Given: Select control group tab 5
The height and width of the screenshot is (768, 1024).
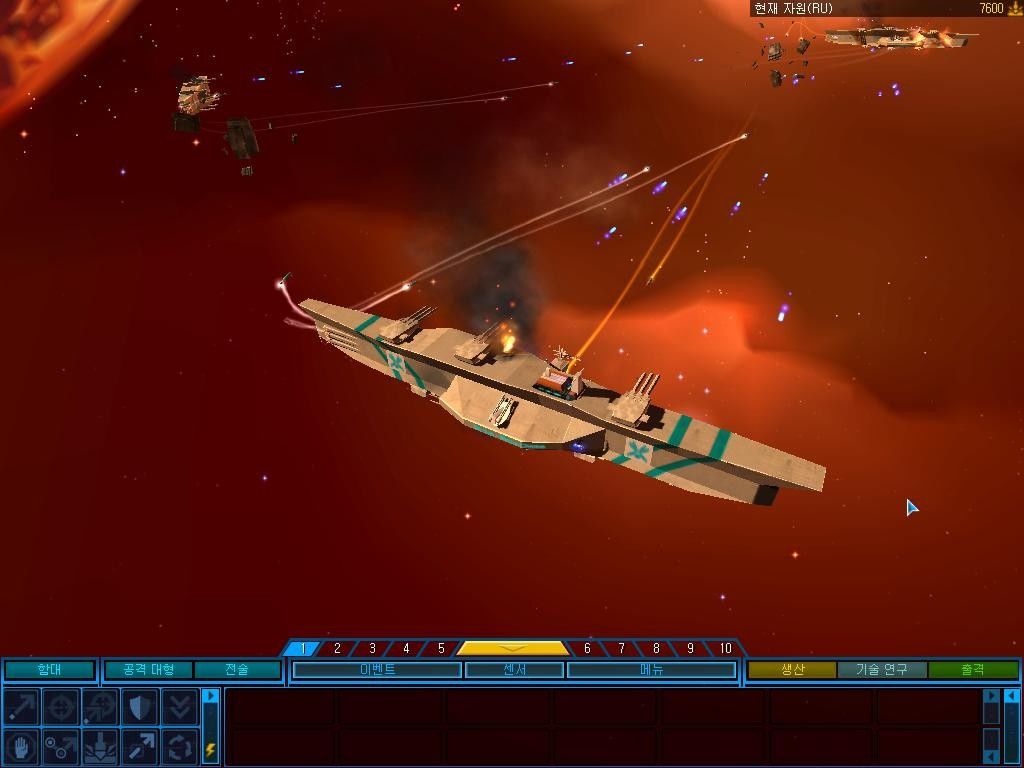Looking at the screenshot, I should pos(441,648).
